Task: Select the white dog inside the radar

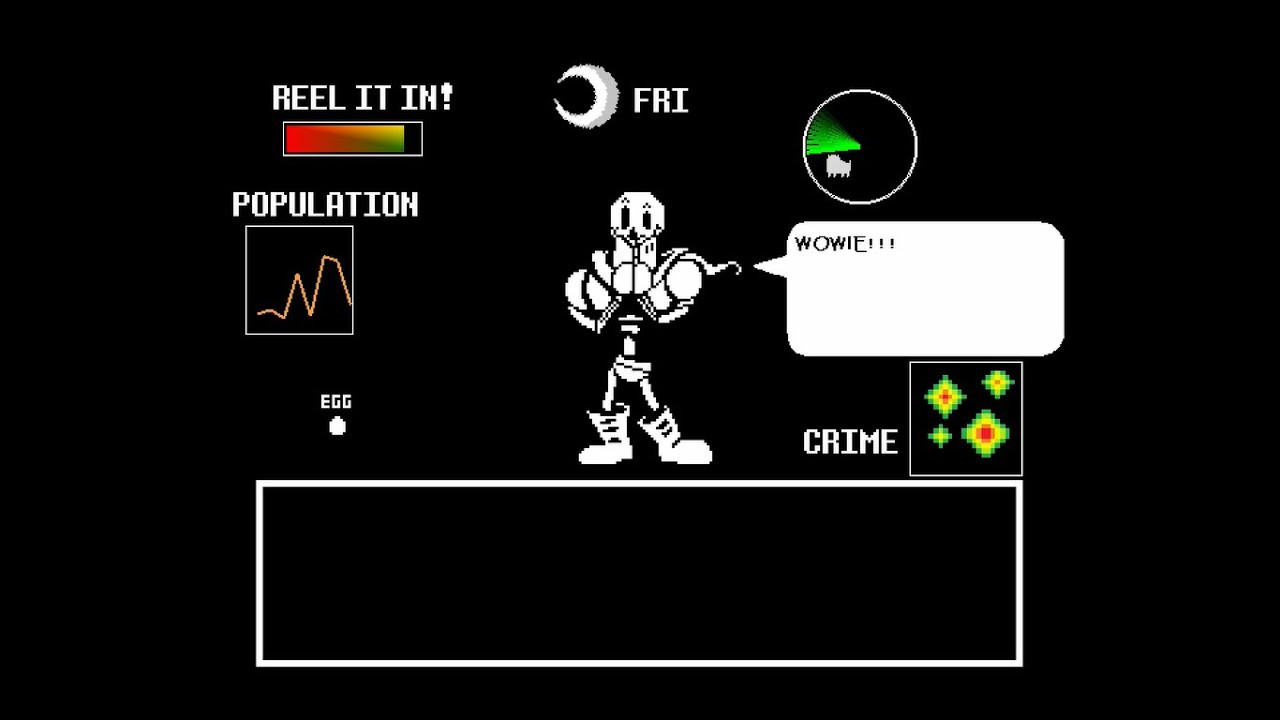Action: (840, 165)
